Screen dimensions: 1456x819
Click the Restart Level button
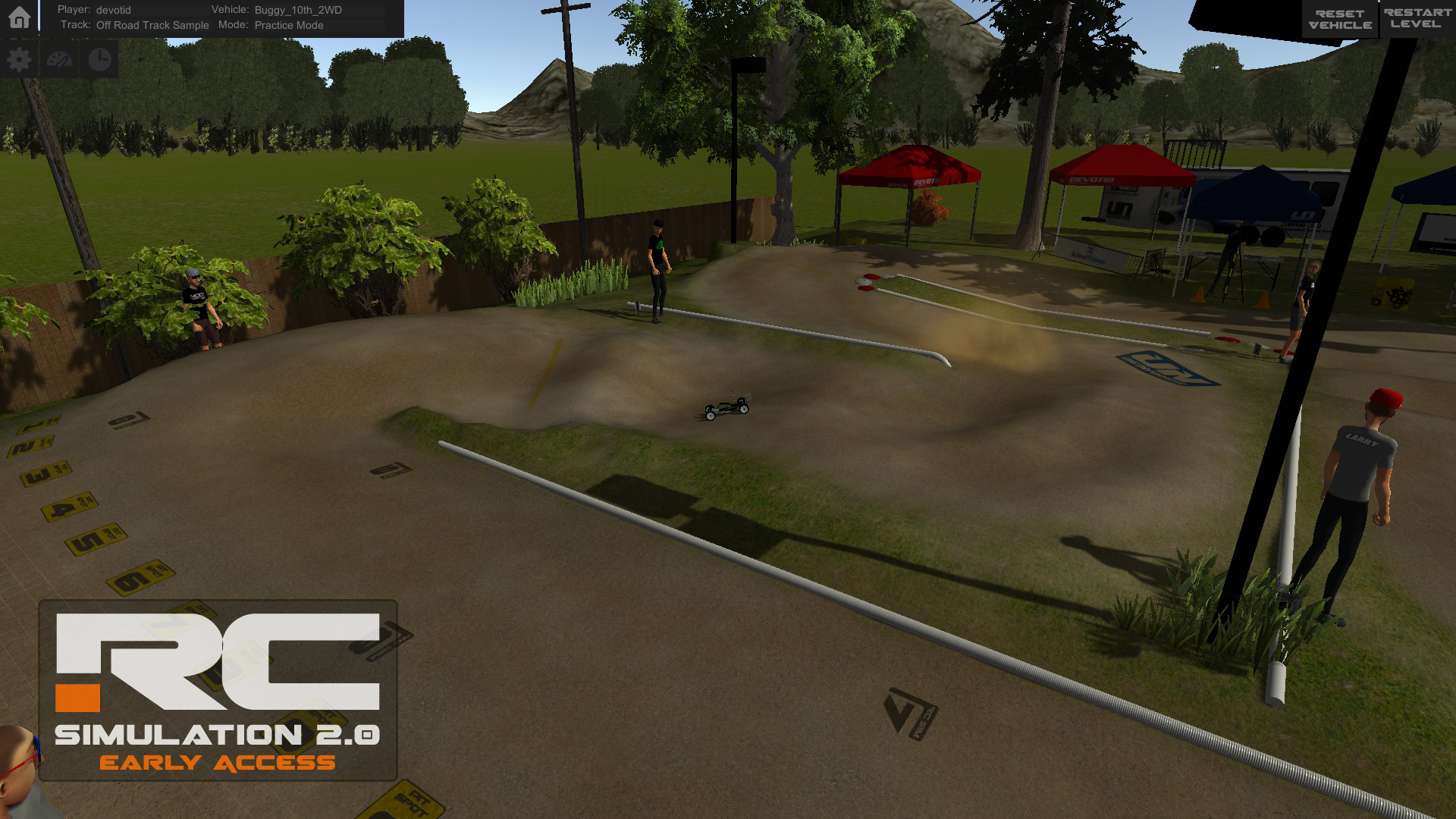pos(1417,18)
